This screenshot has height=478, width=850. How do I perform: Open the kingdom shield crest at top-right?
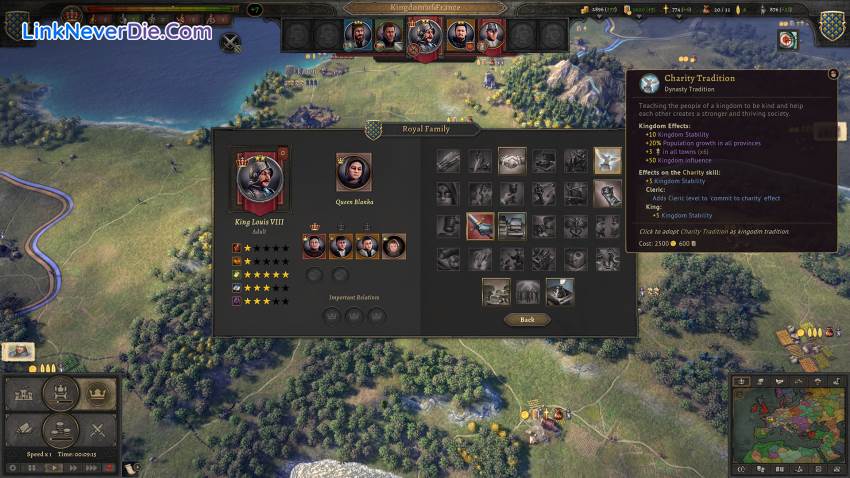[x=830, y=25]
